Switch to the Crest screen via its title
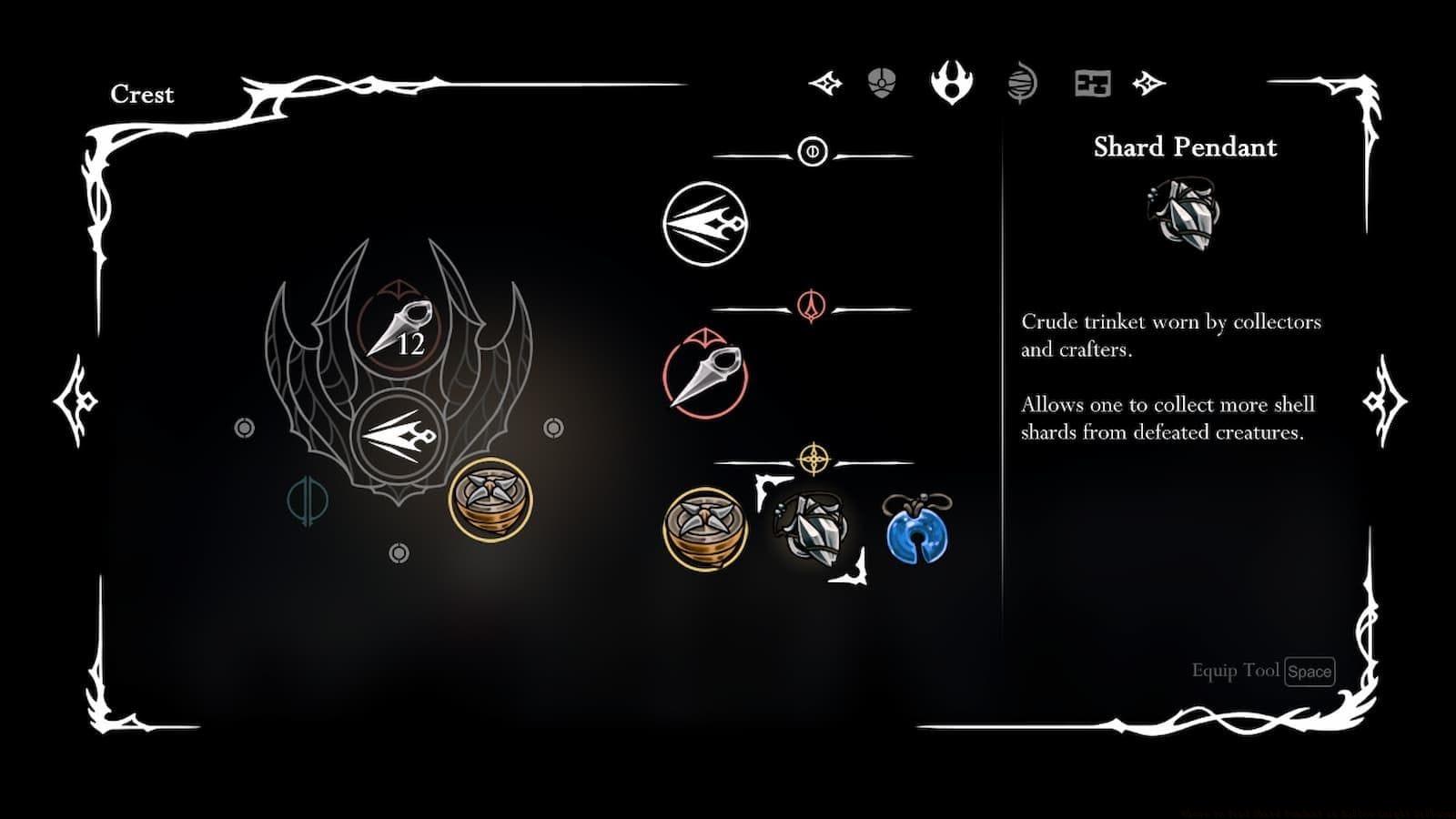Image resolution: width=1456 pixels, height=819 pixels. (143, 95)
